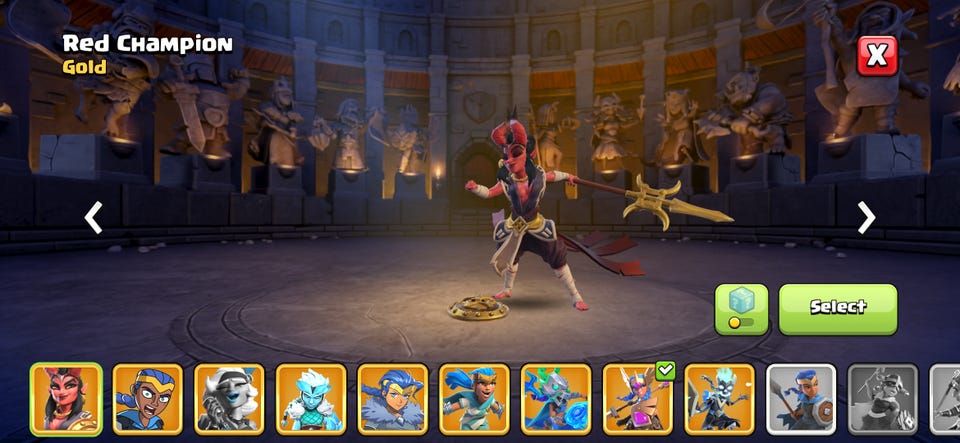Choose the blue-haired fur-collar champion skin
The height and width of the screenshot is (443, 960).
tap(393, 399)
